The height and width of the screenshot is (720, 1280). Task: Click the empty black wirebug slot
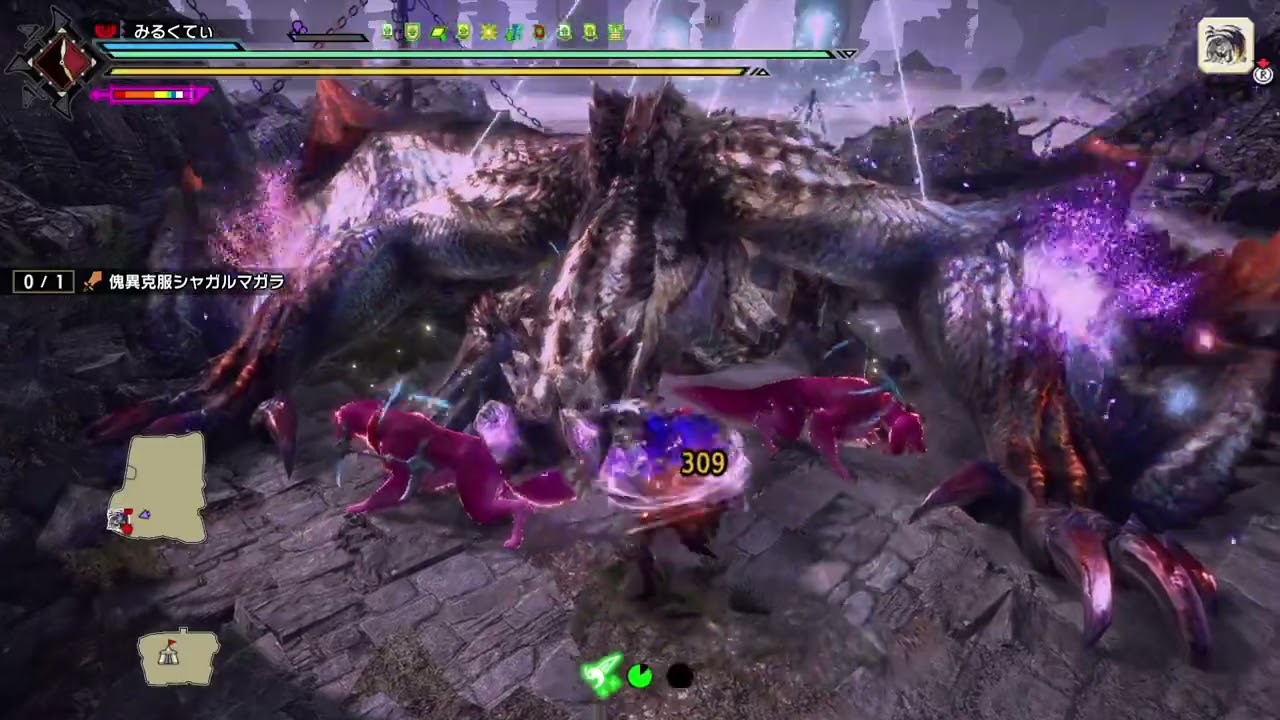tap(679, 677)
